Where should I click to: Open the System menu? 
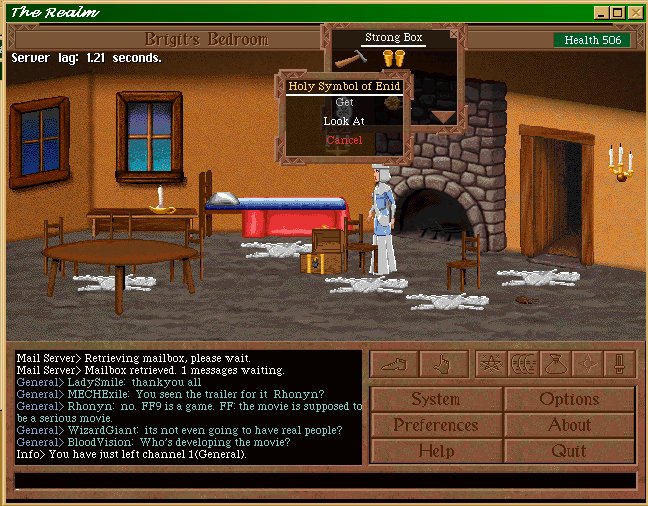435,399
